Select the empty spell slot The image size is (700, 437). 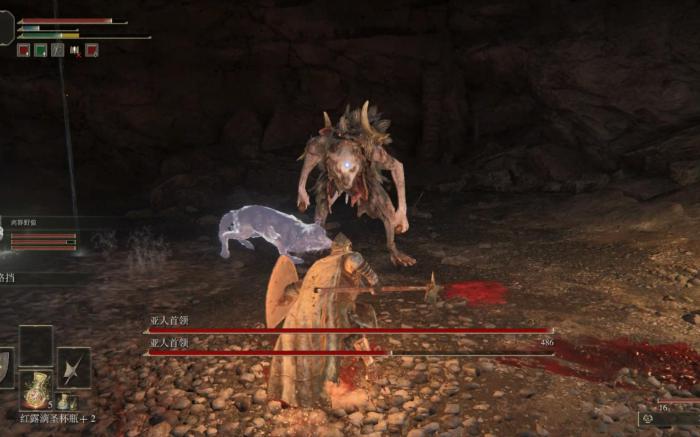(37, 345)
